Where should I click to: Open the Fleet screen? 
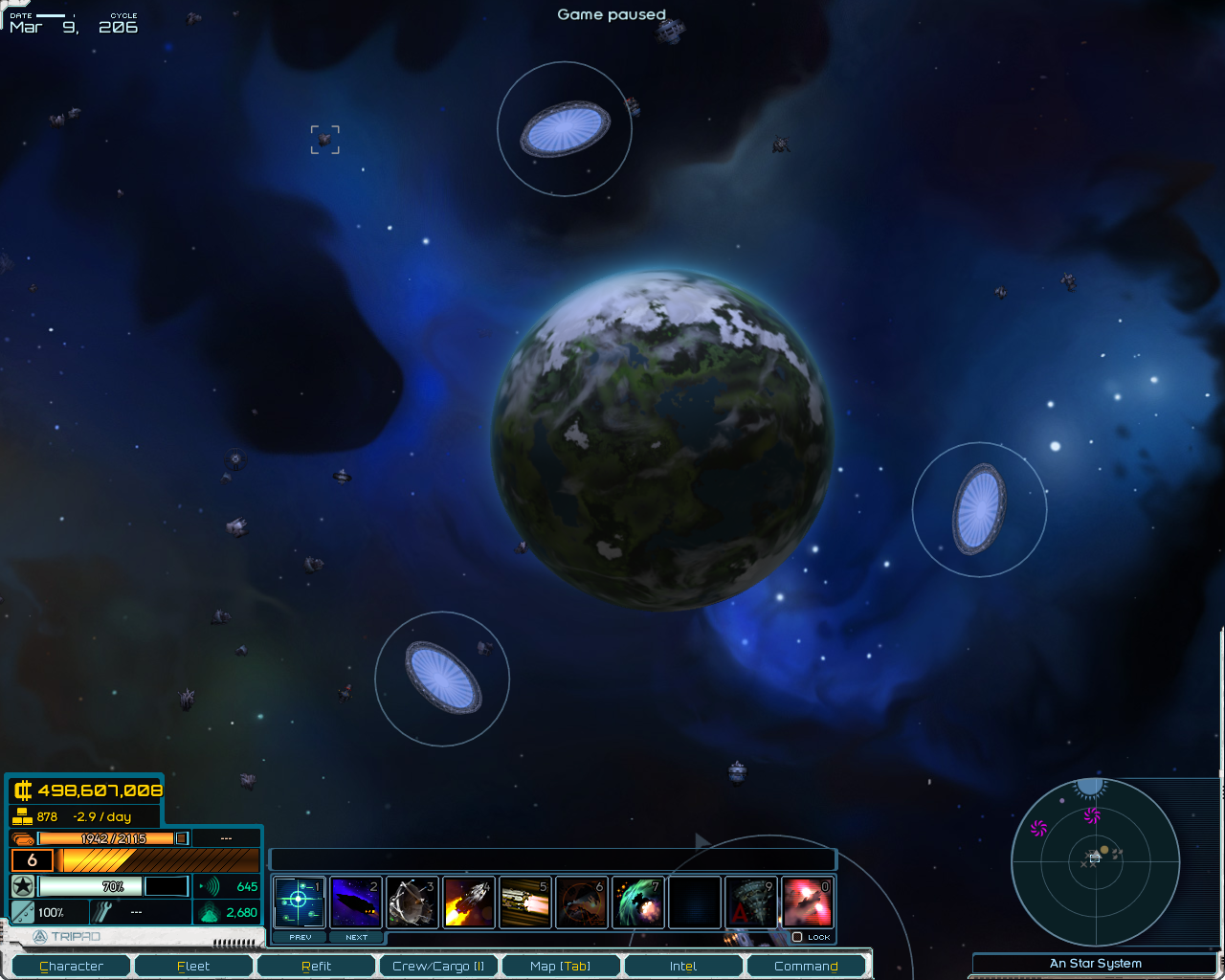[193, 966]
